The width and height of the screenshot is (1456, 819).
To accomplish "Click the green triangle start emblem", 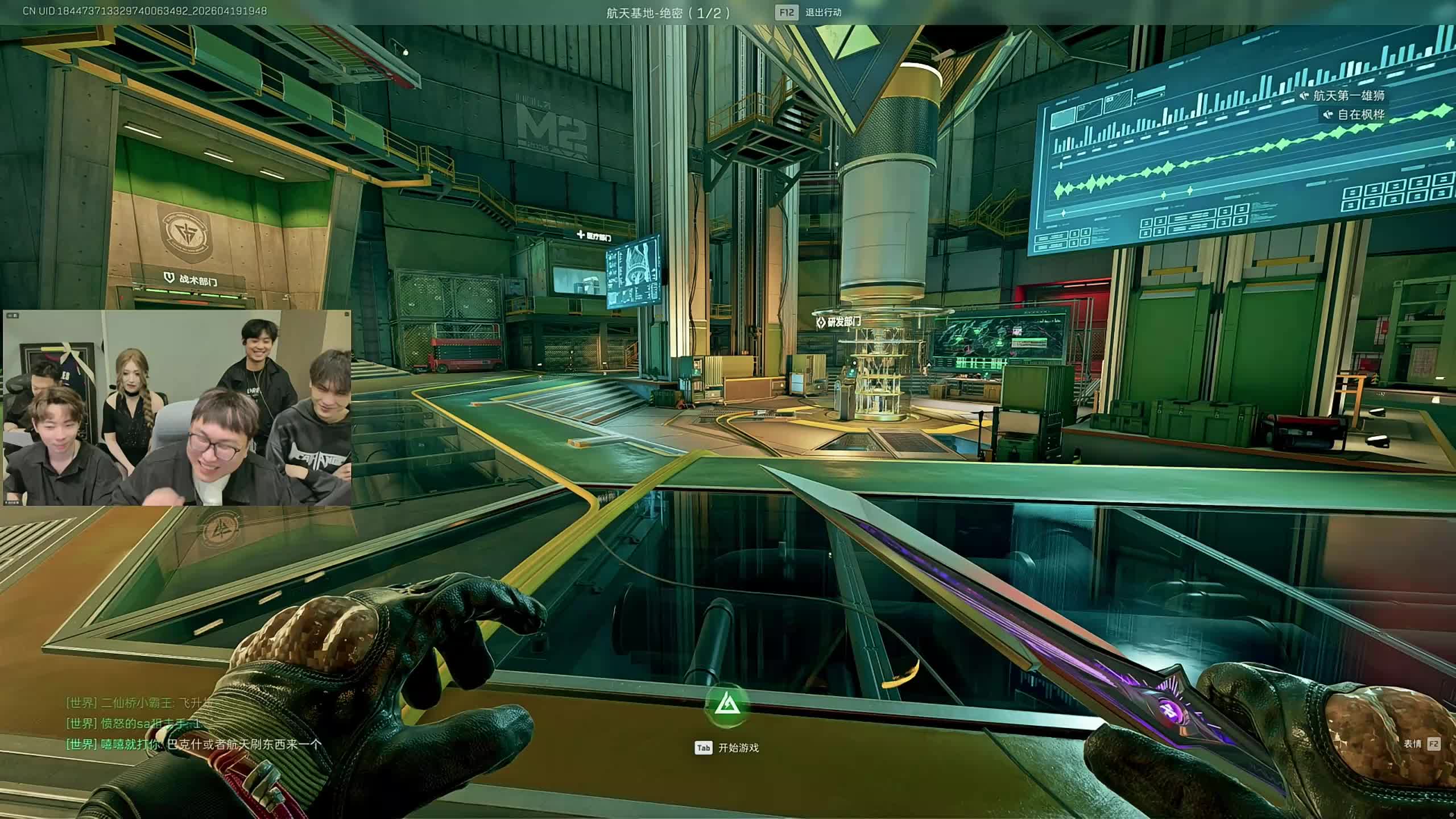I will [726, 706].
